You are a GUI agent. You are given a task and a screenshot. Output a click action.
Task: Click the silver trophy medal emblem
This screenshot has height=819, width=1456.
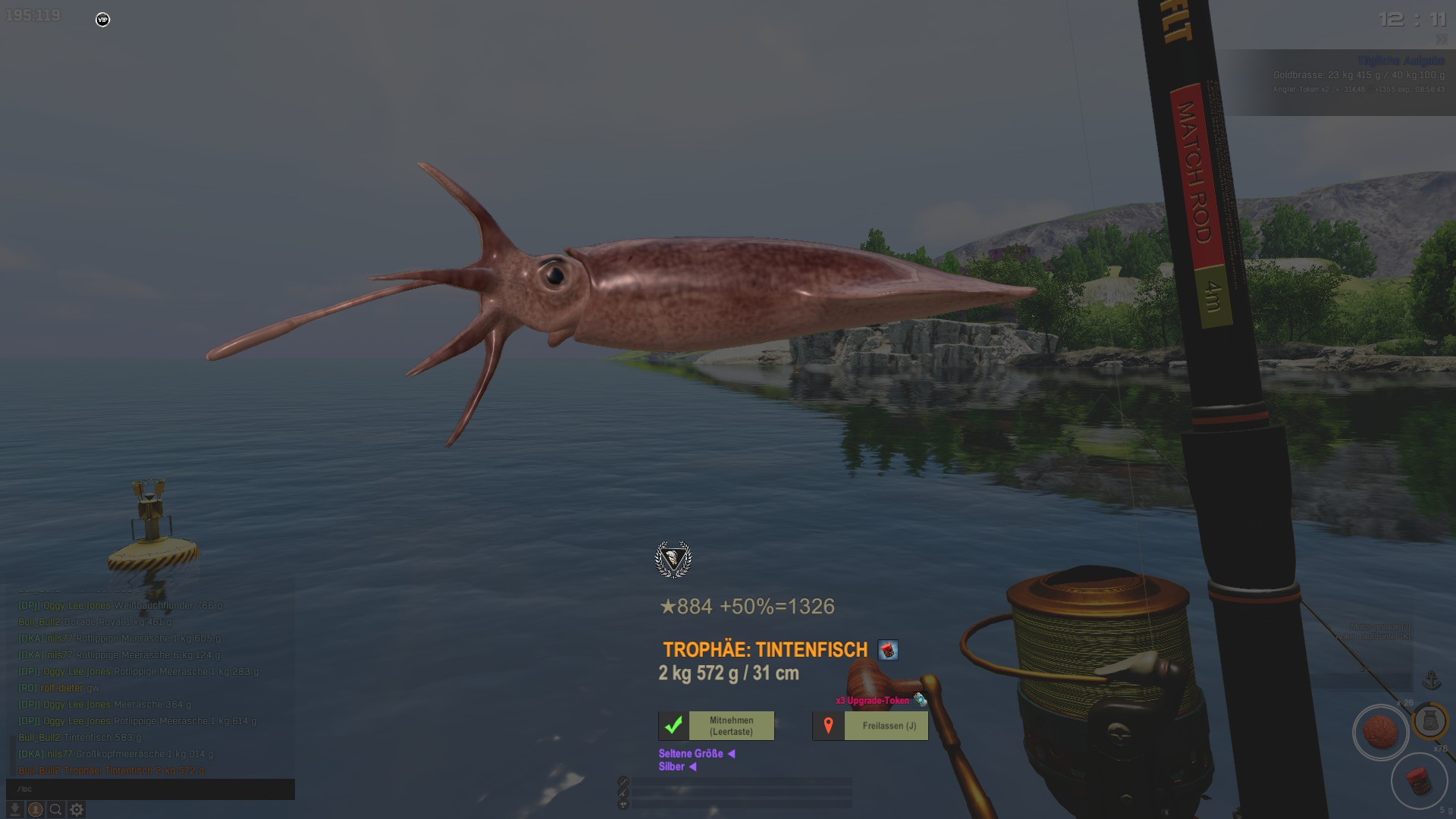tap(673, 560)
